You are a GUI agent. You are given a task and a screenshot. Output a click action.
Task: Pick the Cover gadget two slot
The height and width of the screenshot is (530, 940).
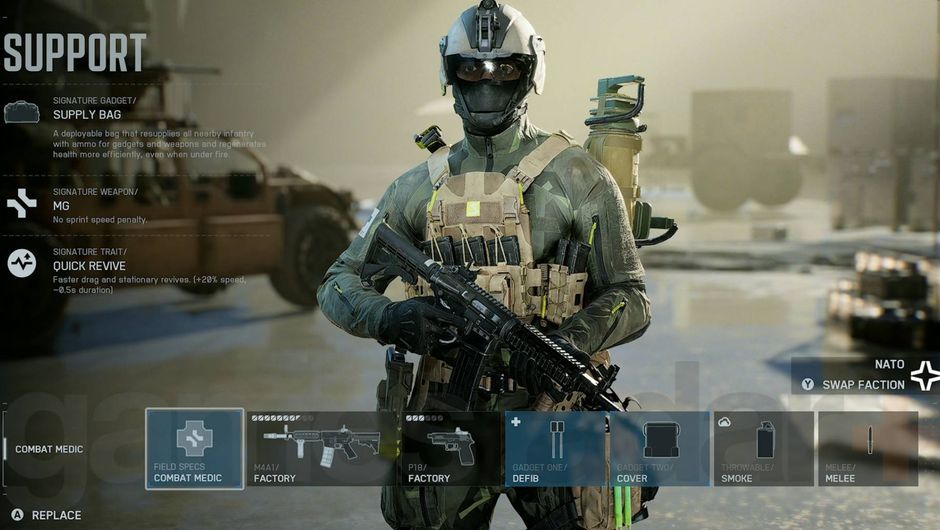pyautogui.click(x=660, y=448)
